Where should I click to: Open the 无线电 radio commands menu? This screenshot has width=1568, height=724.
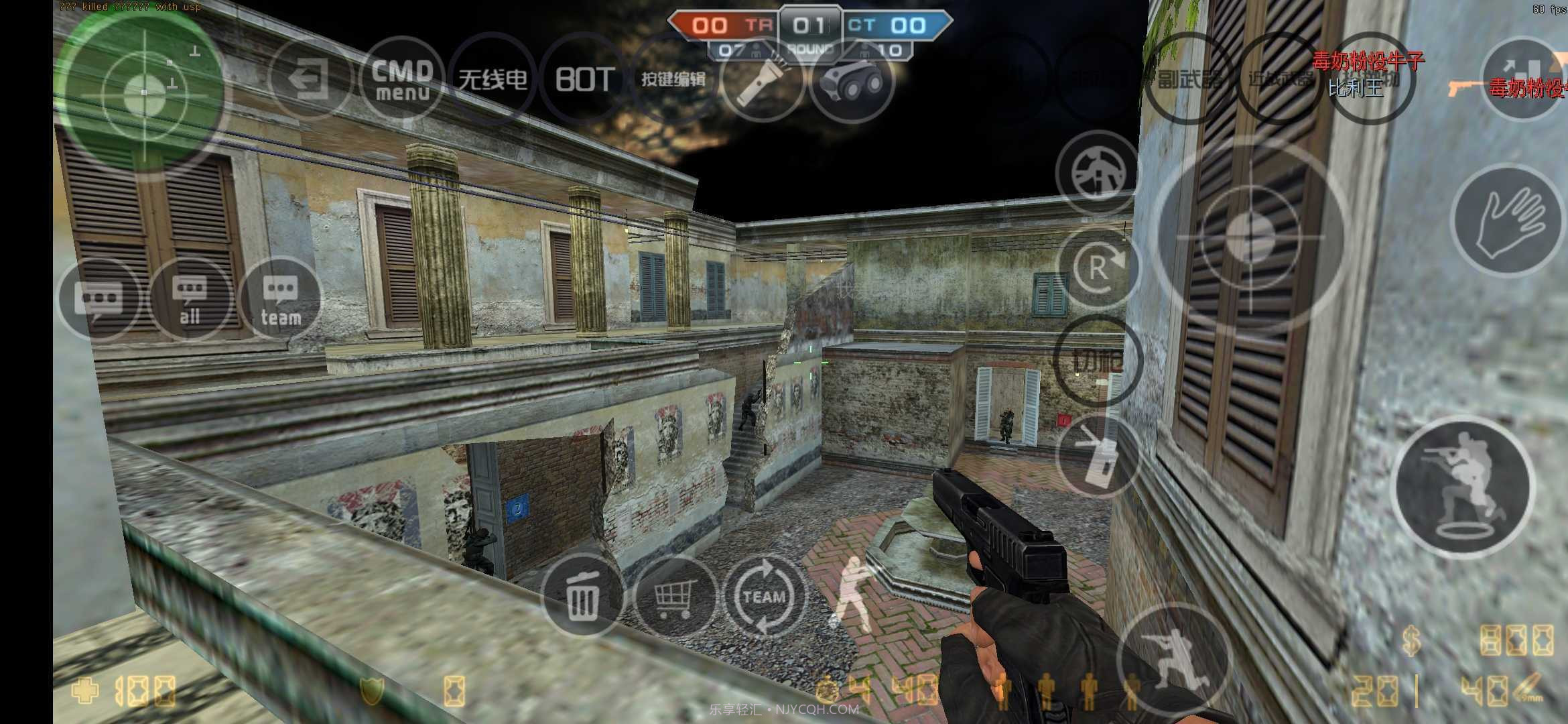(493, 77)
